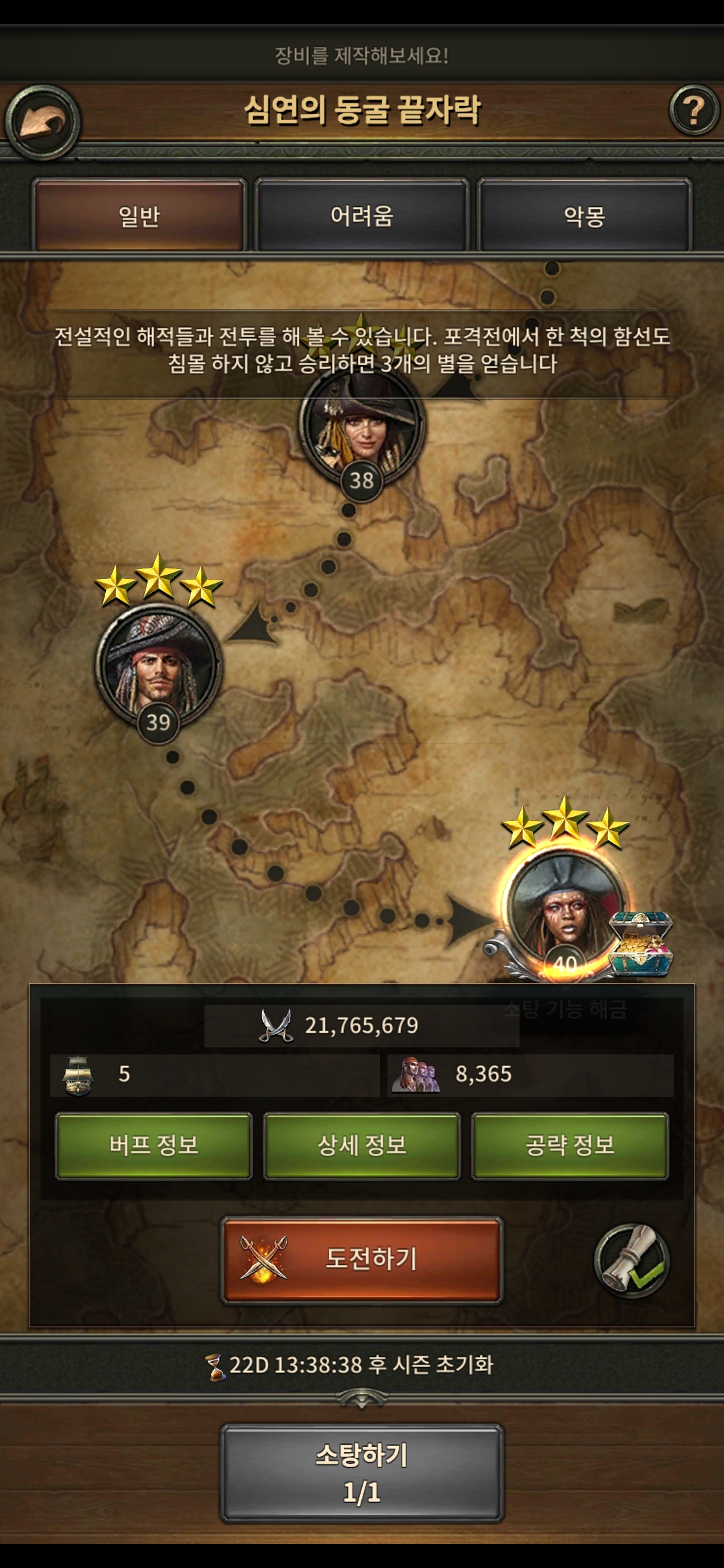
Task: Switch to the 악몽 difficulty tab
Action: pyautogui.click(x=584, y=216)
